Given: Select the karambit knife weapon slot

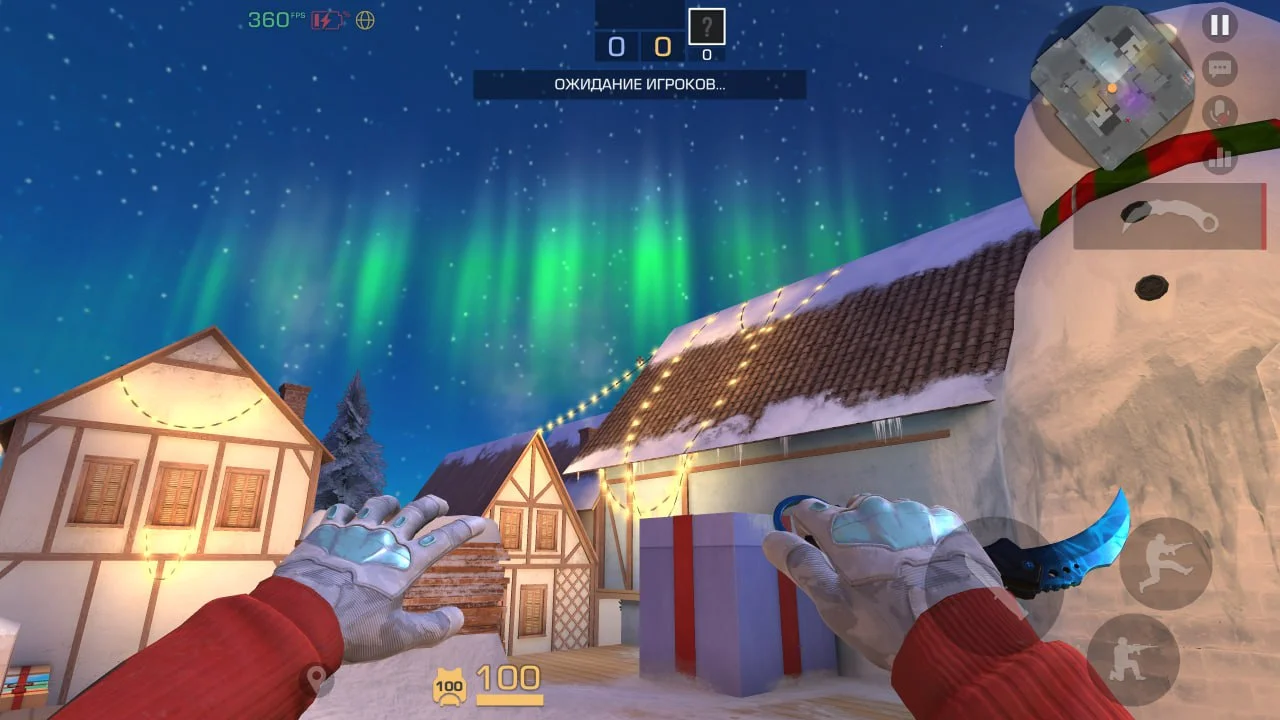Looking at the screenshot, I should point(1169,216).
